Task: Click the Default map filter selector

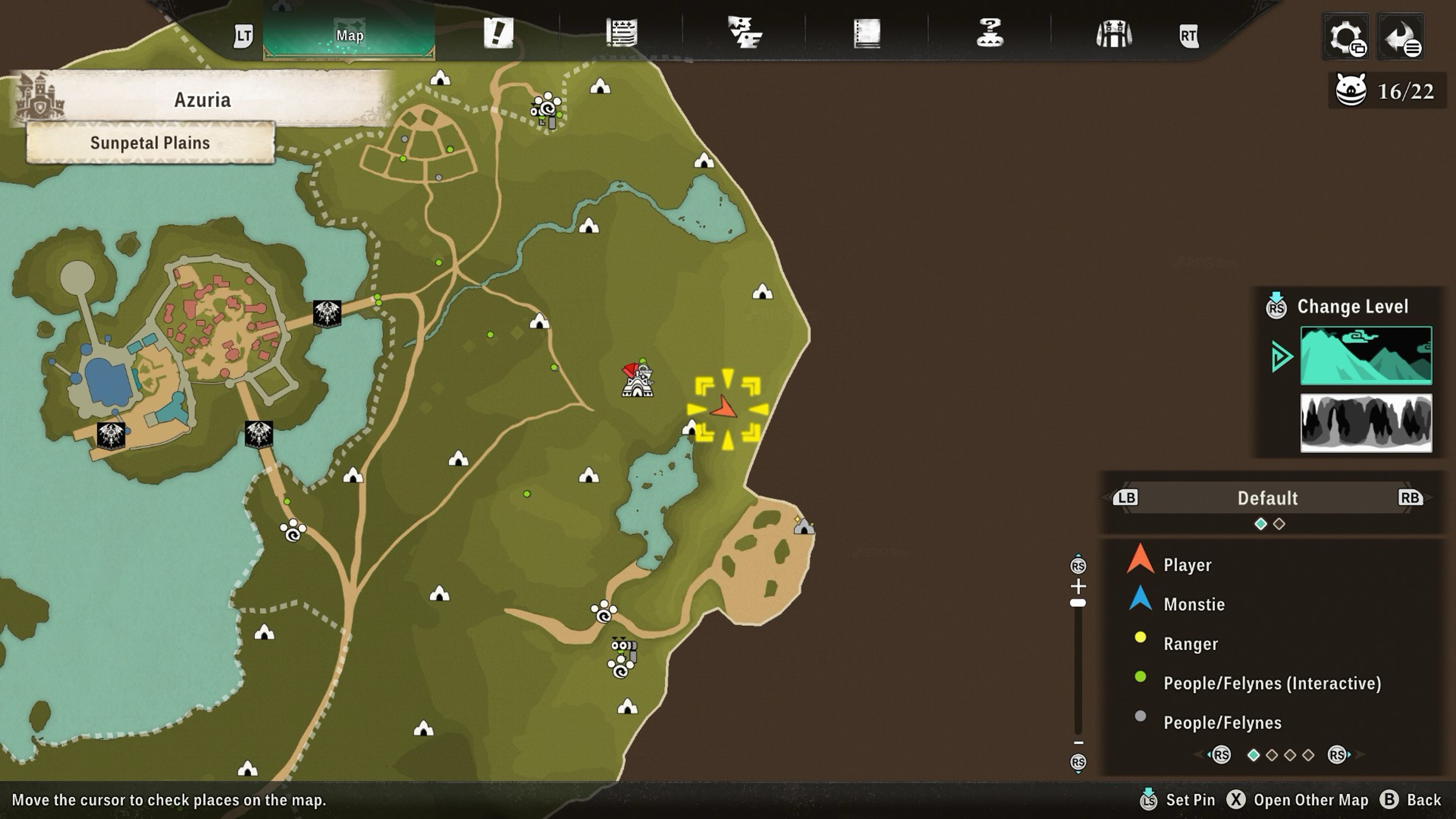Action: [x=1267, y=498]
